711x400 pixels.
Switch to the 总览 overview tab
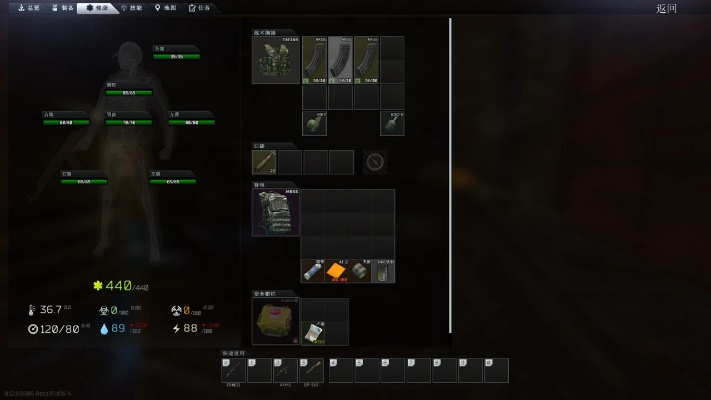(29, 7)
